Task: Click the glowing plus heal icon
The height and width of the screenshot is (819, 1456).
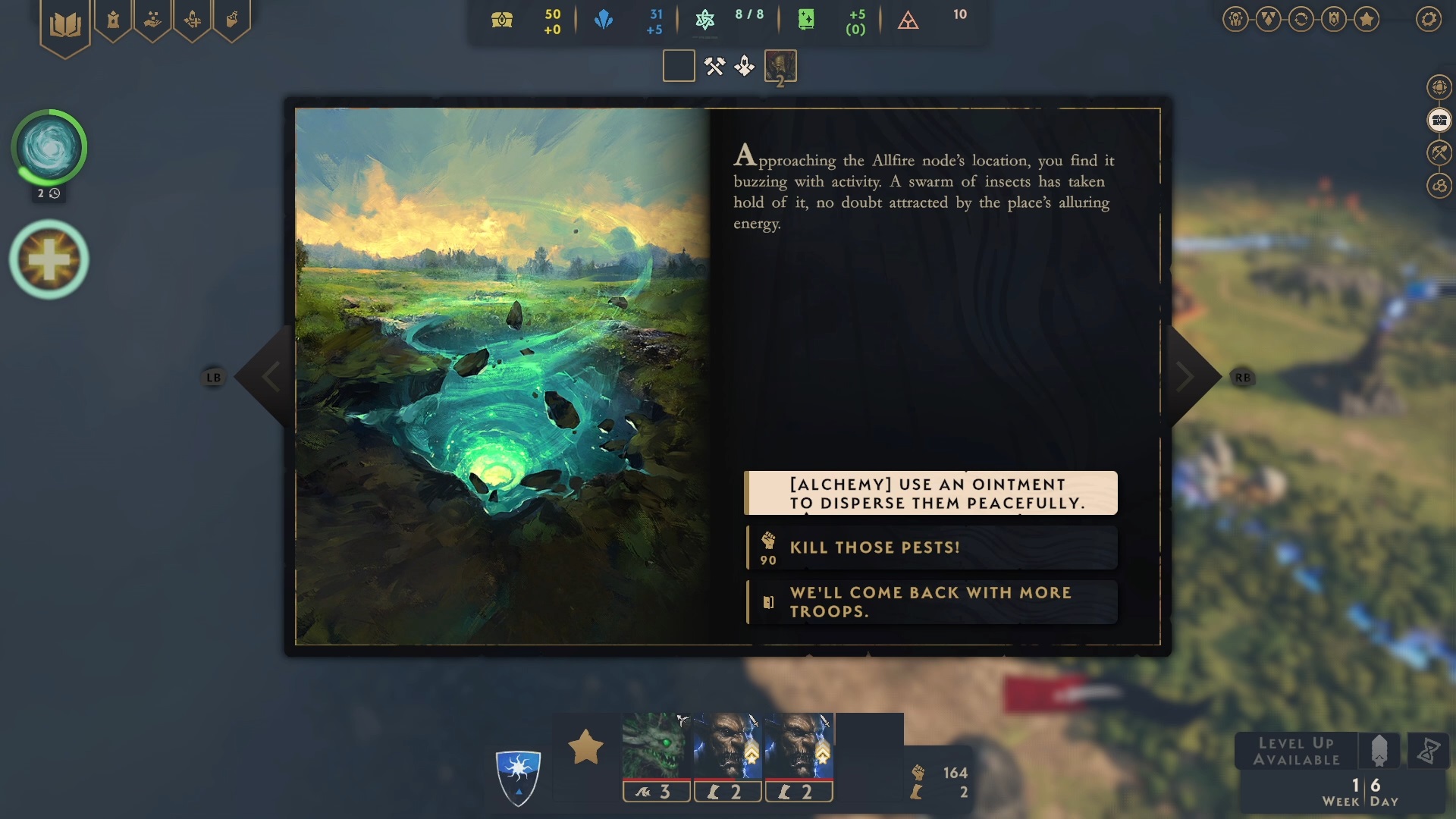Action: point(49,259)
